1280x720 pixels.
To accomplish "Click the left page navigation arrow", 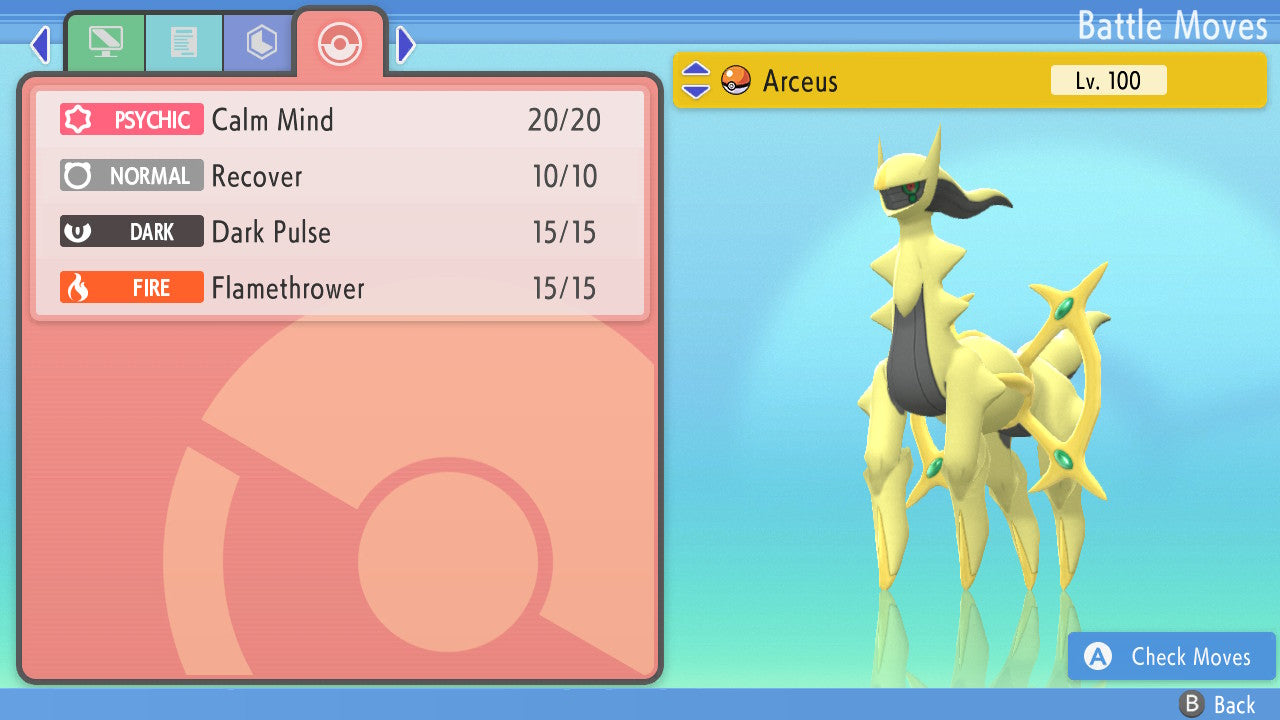I will (38, 44).
